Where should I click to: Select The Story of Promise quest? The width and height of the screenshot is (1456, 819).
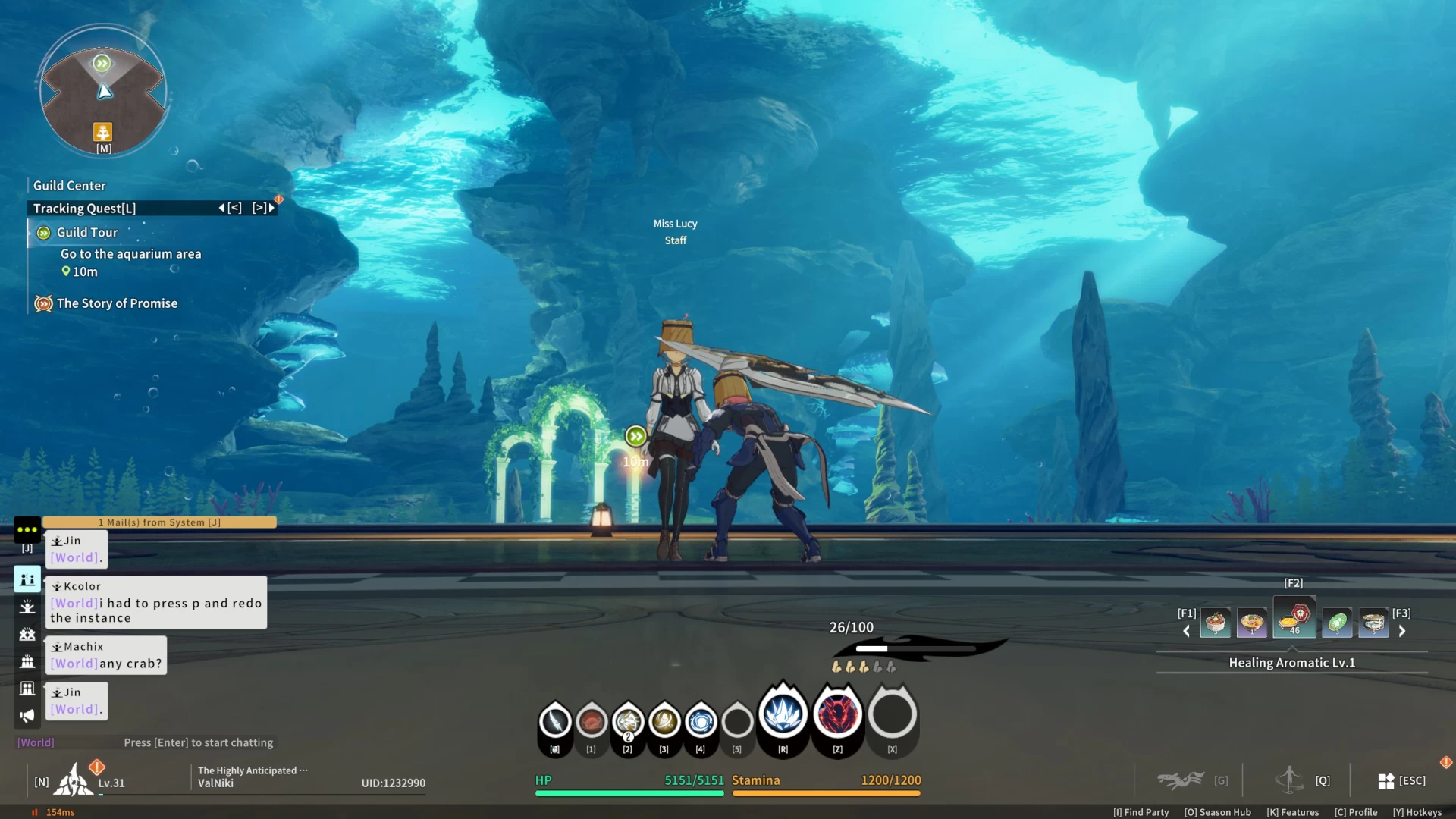click(117, 303)
